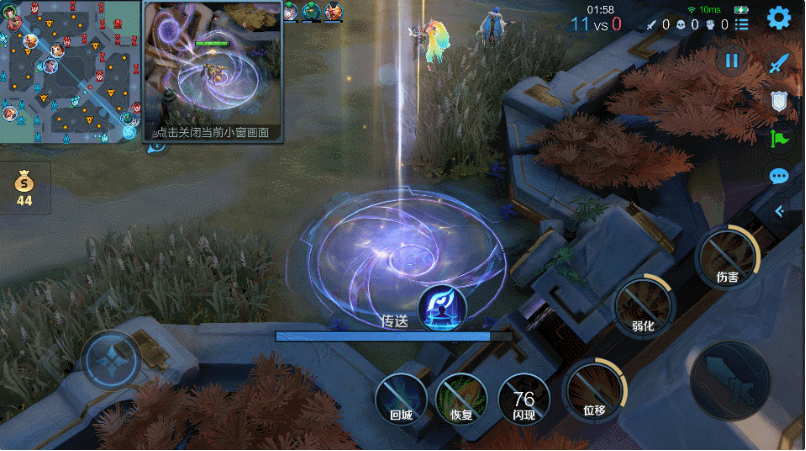Open the gold coin shop
806x451 pixels.
[x=24, y=187]
